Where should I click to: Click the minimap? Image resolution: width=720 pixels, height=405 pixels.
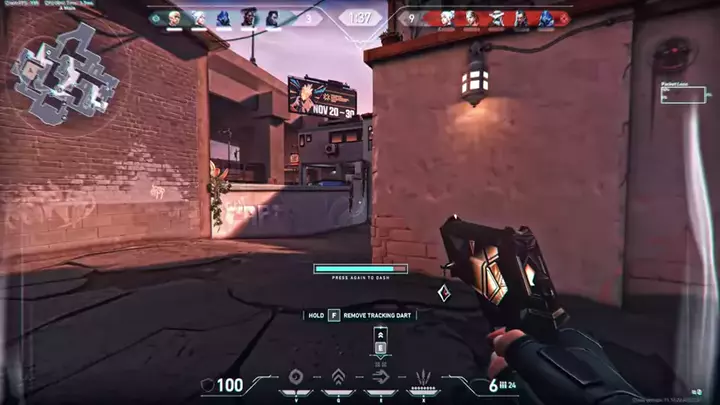coord(66,76)
